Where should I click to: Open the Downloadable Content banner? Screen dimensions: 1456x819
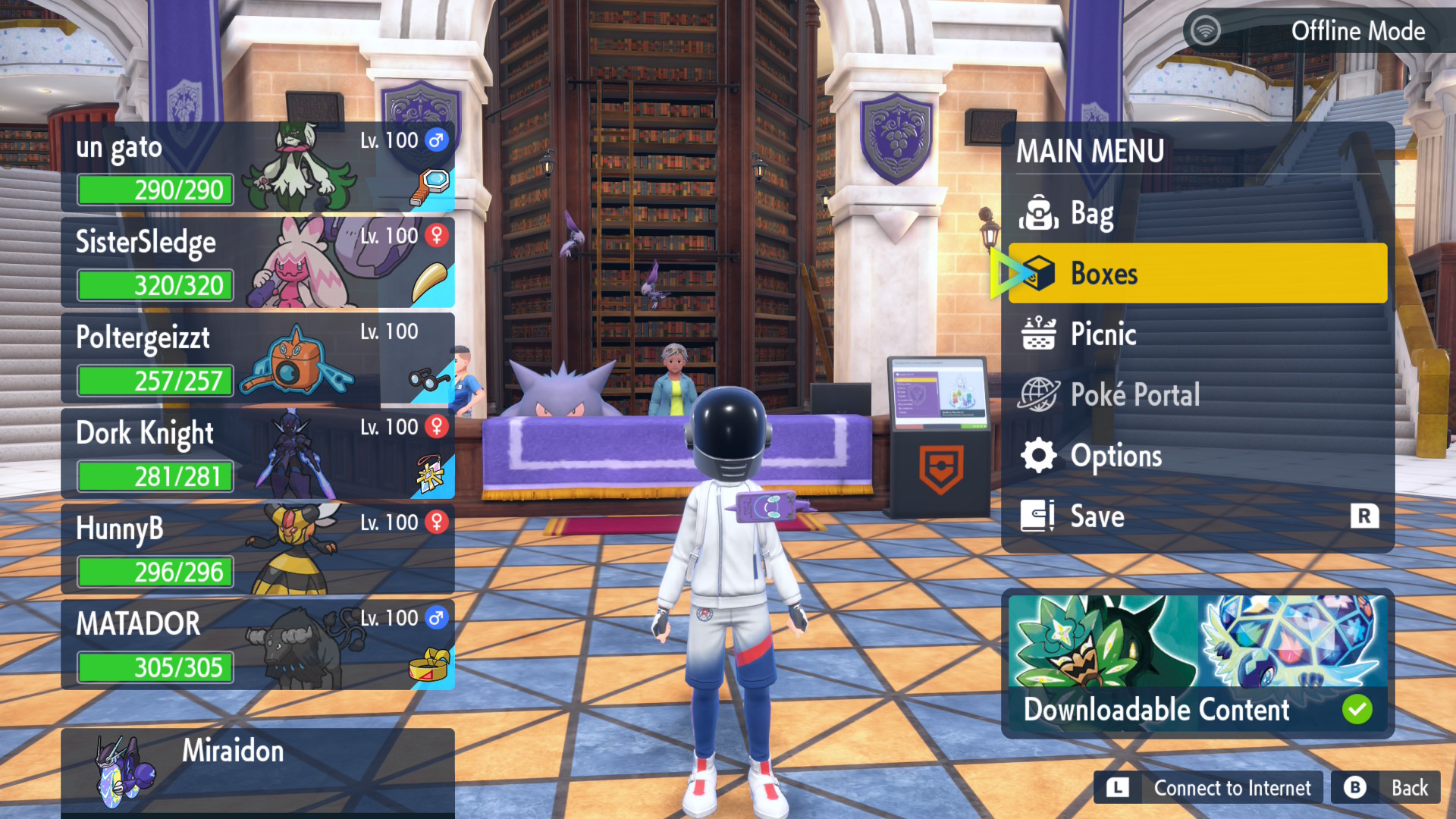1197,664
